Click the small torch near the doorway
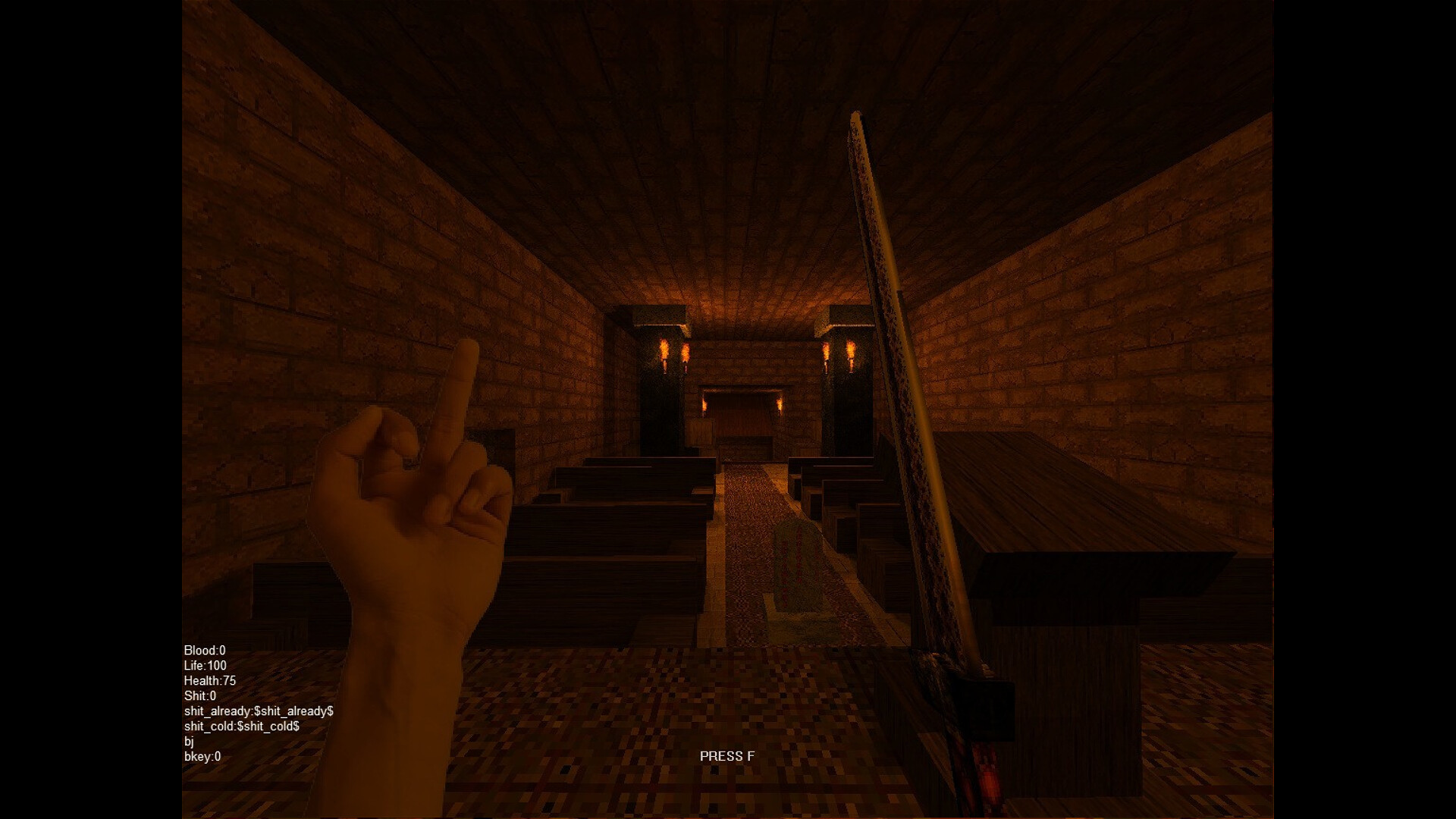The width and height of the screenshot is (1456, 819). coord(780,406)
